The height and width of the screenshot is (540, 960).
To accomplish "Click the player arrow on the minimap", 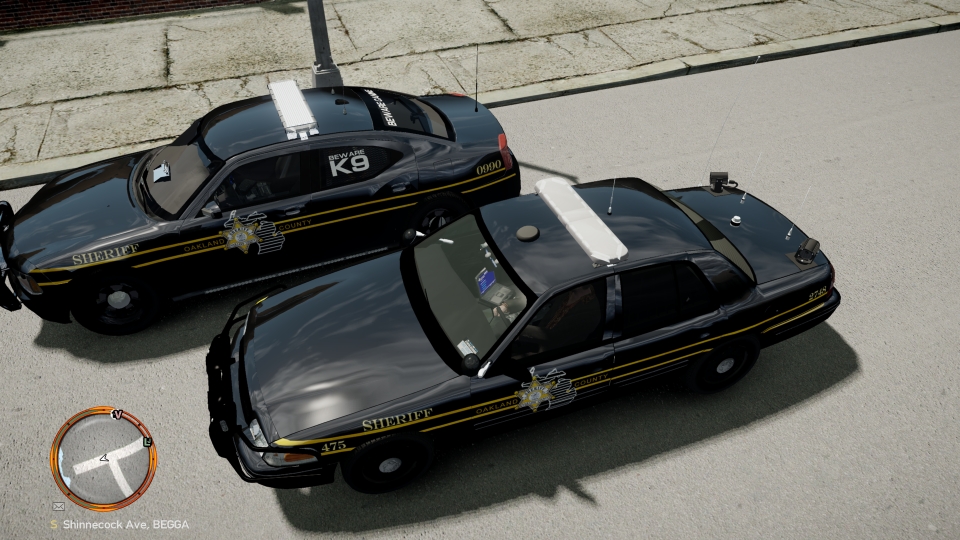I will click(x=104, y=460).
